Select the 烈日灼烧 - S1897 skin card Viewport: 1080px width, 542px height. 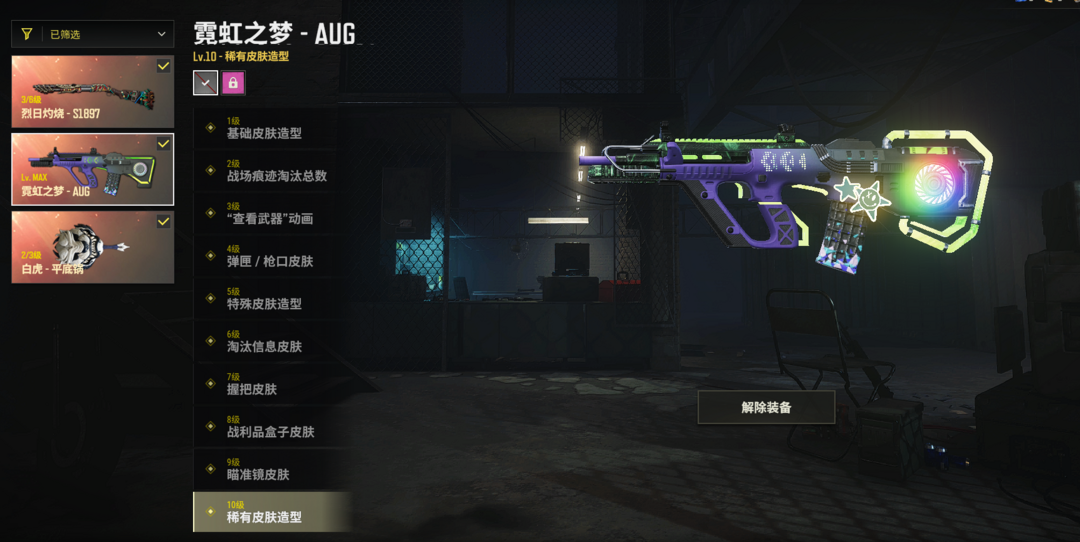pos(93,91)
